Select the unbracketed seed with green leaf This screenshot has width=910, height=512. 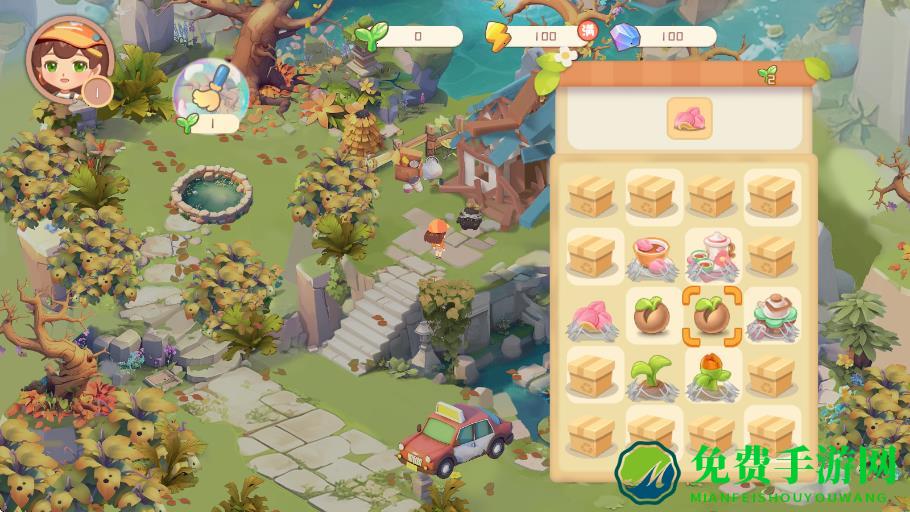654,315
